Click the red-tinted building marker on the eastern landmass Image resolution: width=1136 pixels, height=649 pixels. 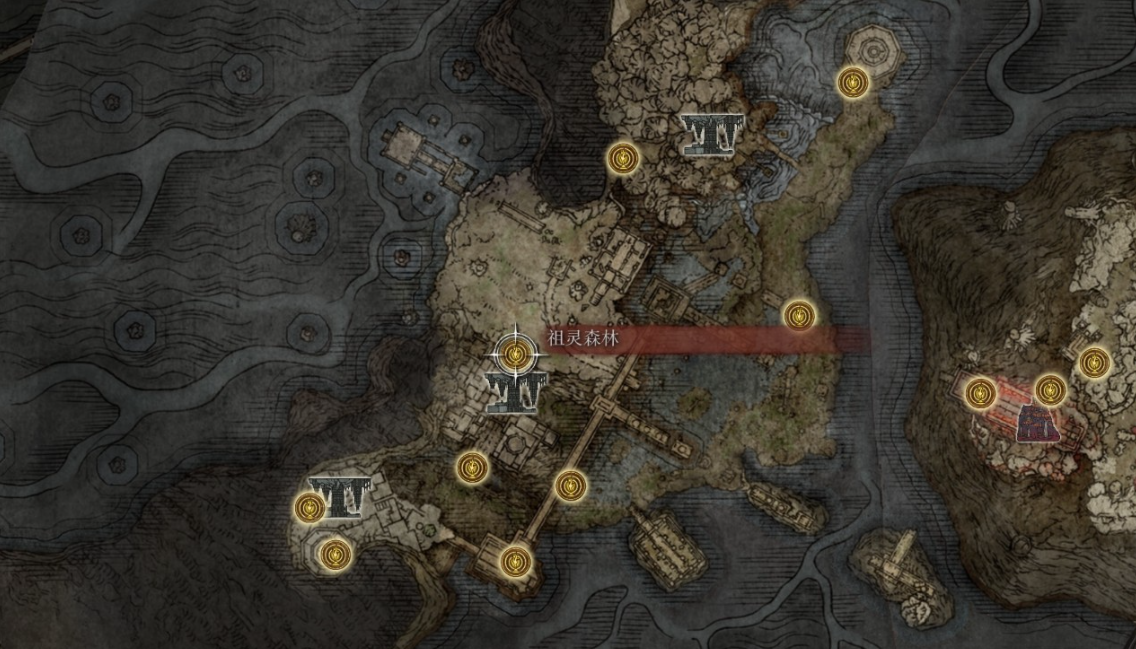[1037, 423]
